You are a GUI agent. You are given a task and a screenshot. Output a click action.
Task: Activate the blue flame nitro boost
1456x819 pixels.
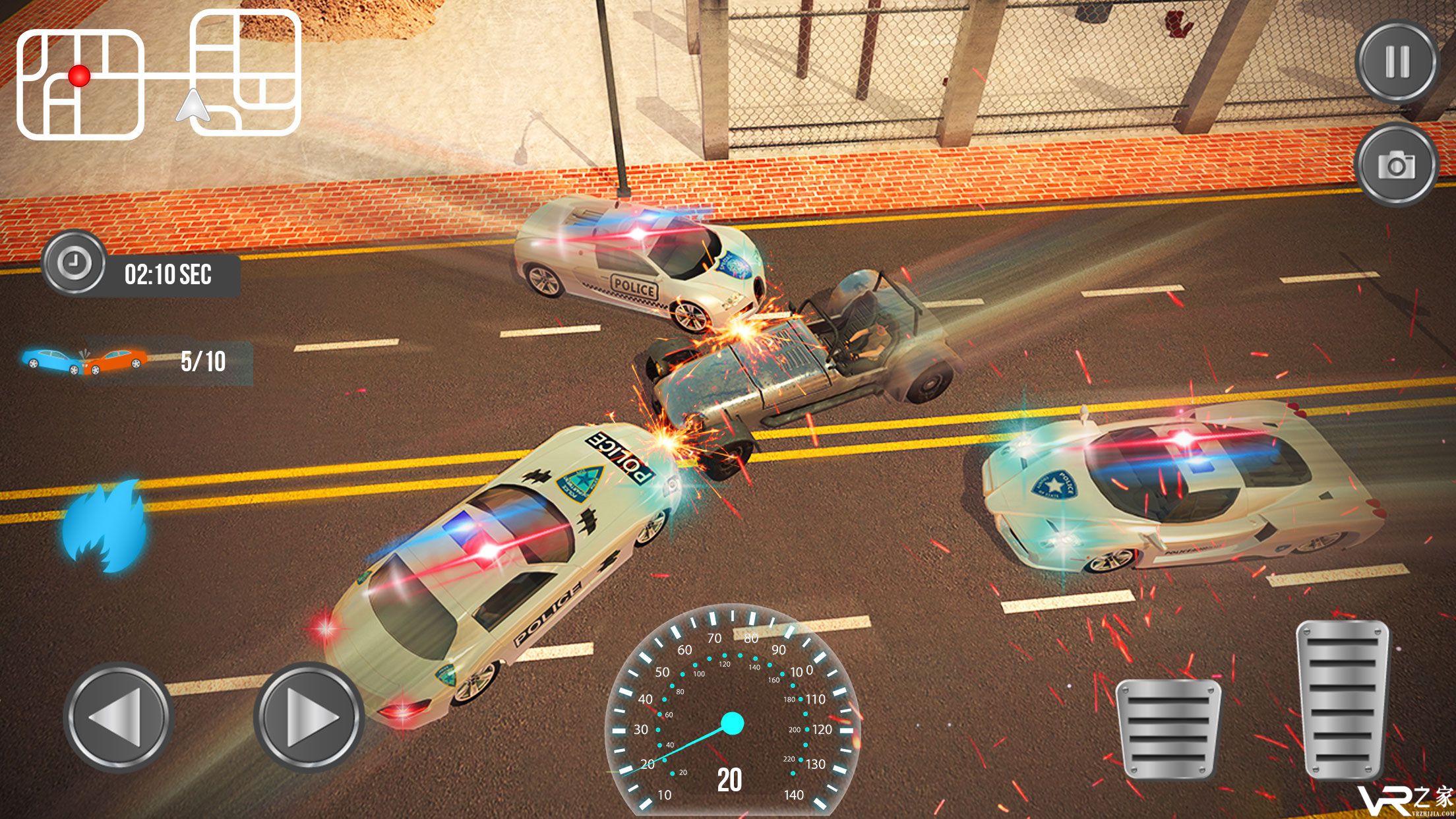point(106,526)
